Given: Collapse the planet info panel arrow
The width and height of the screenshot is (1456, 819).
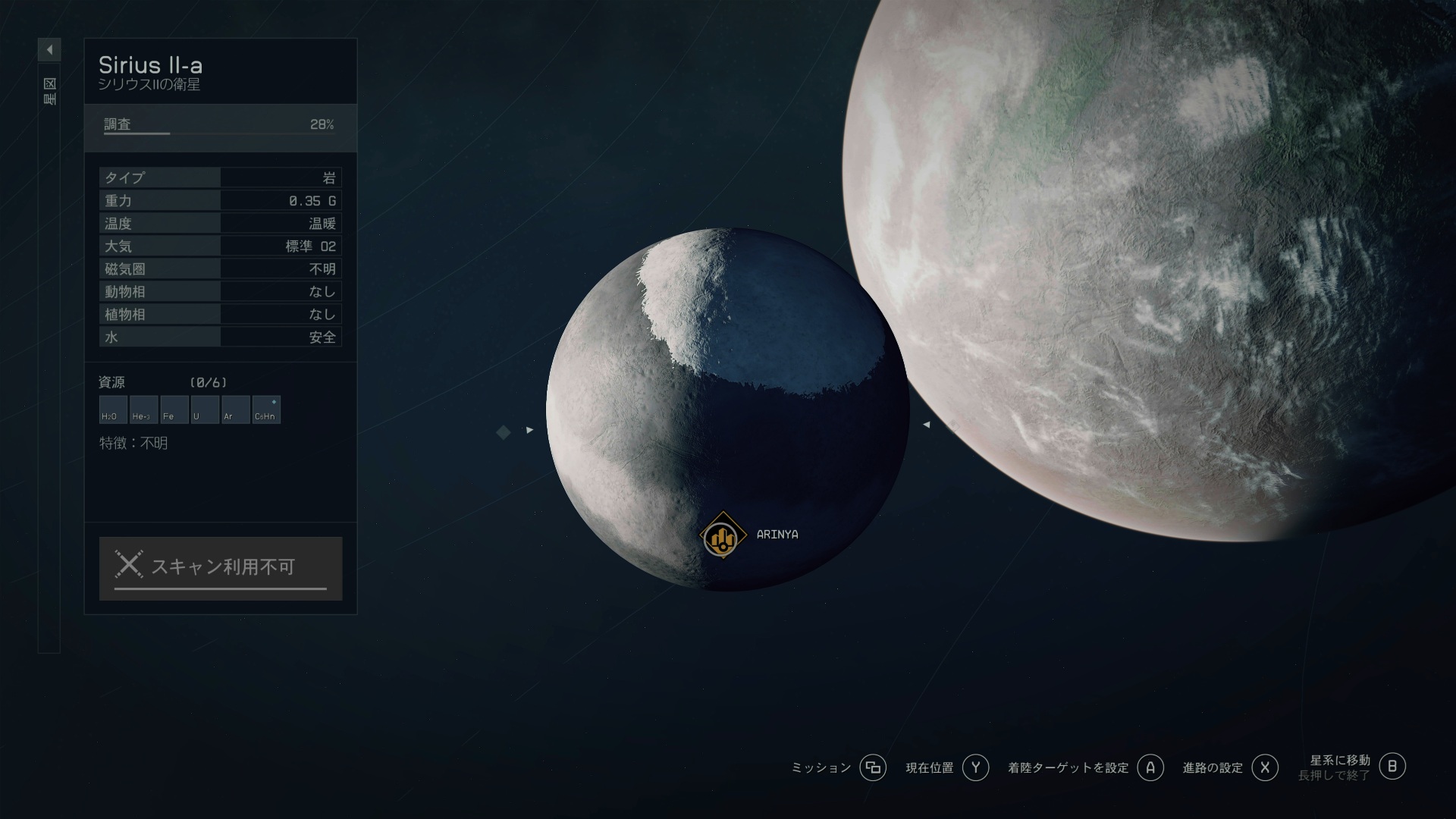Looking at the screenshot, I should [x=49, y=50].
